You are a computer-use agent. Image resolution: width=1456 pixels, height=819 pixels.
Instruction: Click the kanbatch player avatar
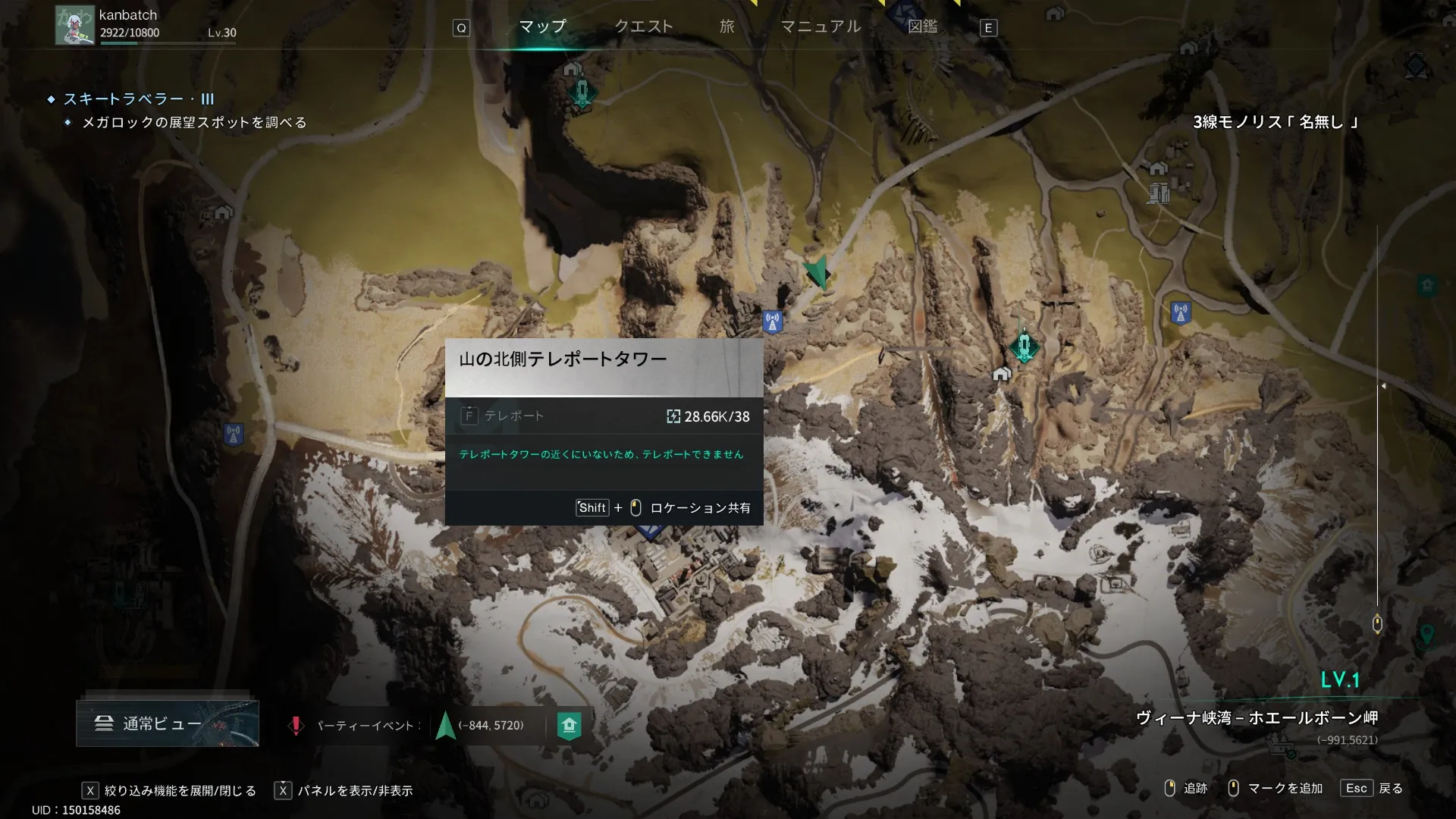click(74, 26)
